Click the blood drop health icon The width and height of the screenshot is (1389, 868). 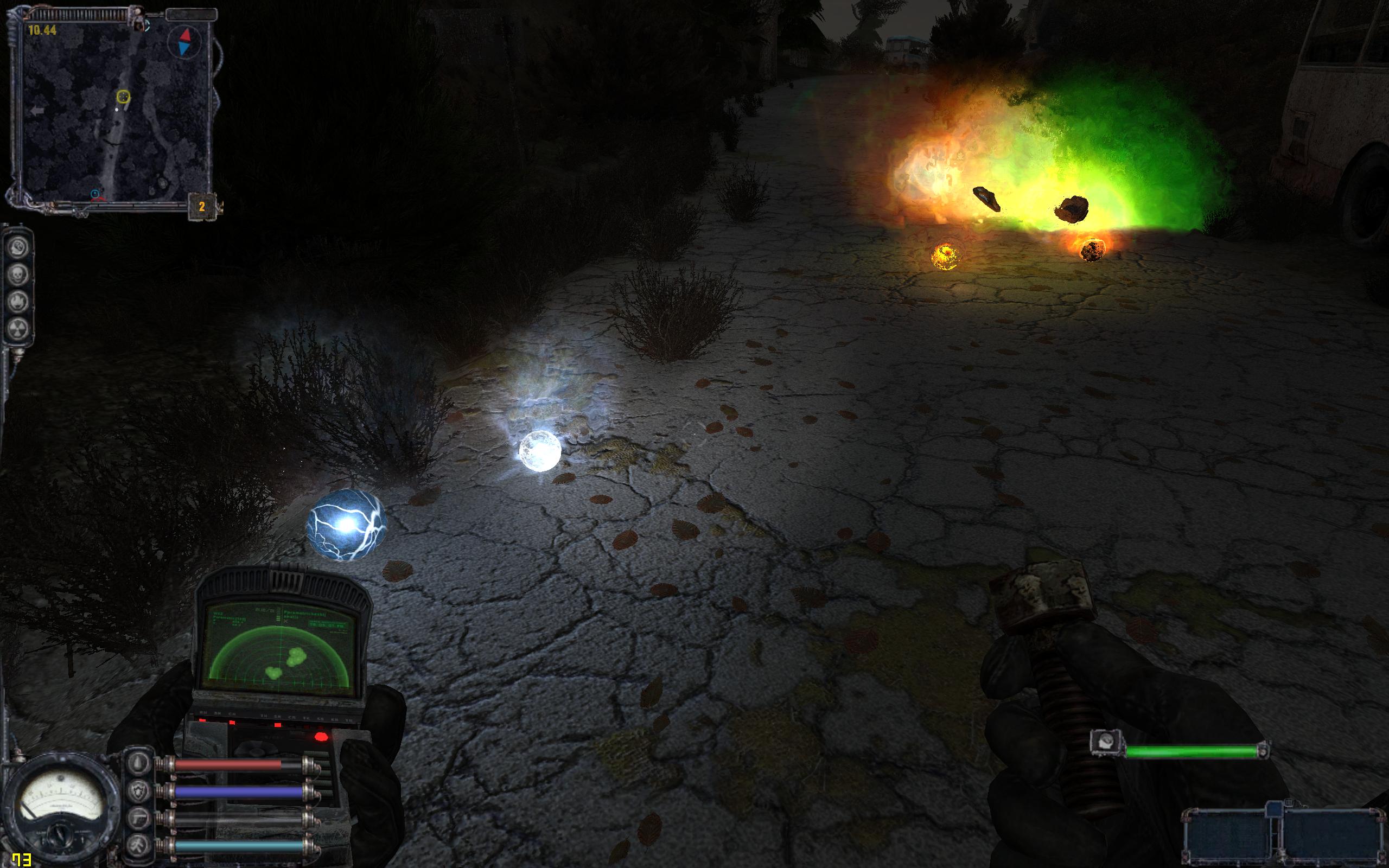(x=140, y=763)
